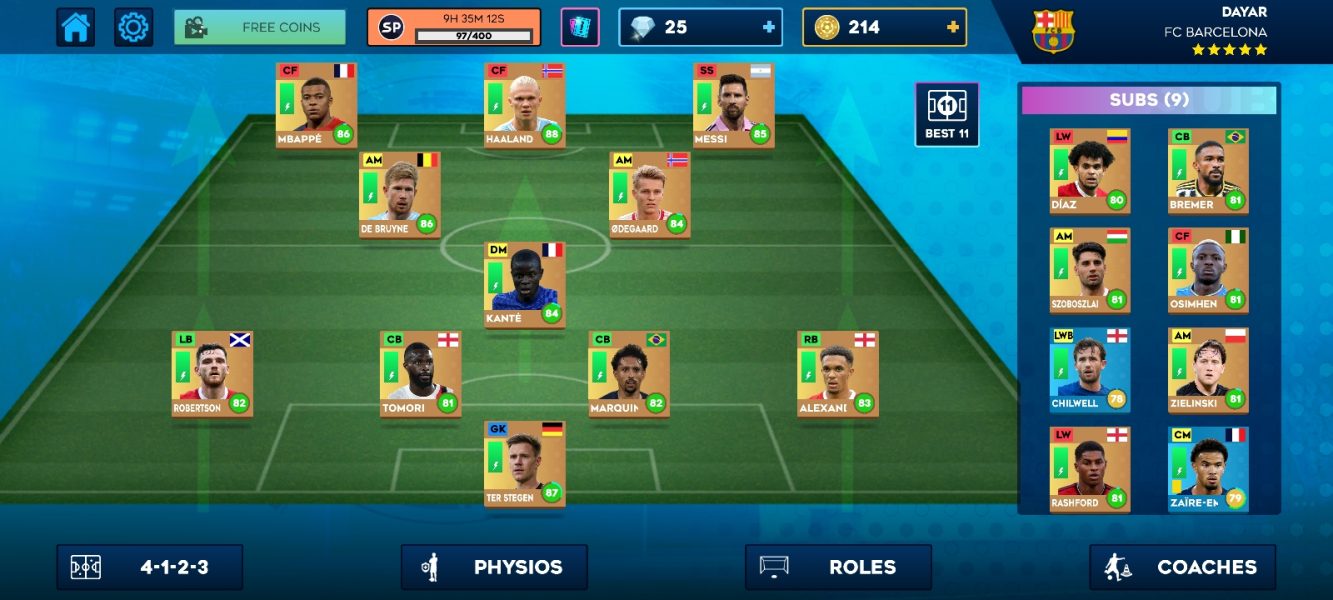Image resolution: width=1333 pixels, height=600 pixels.
Task: Select Mbappé's player card
Action: 316,105
